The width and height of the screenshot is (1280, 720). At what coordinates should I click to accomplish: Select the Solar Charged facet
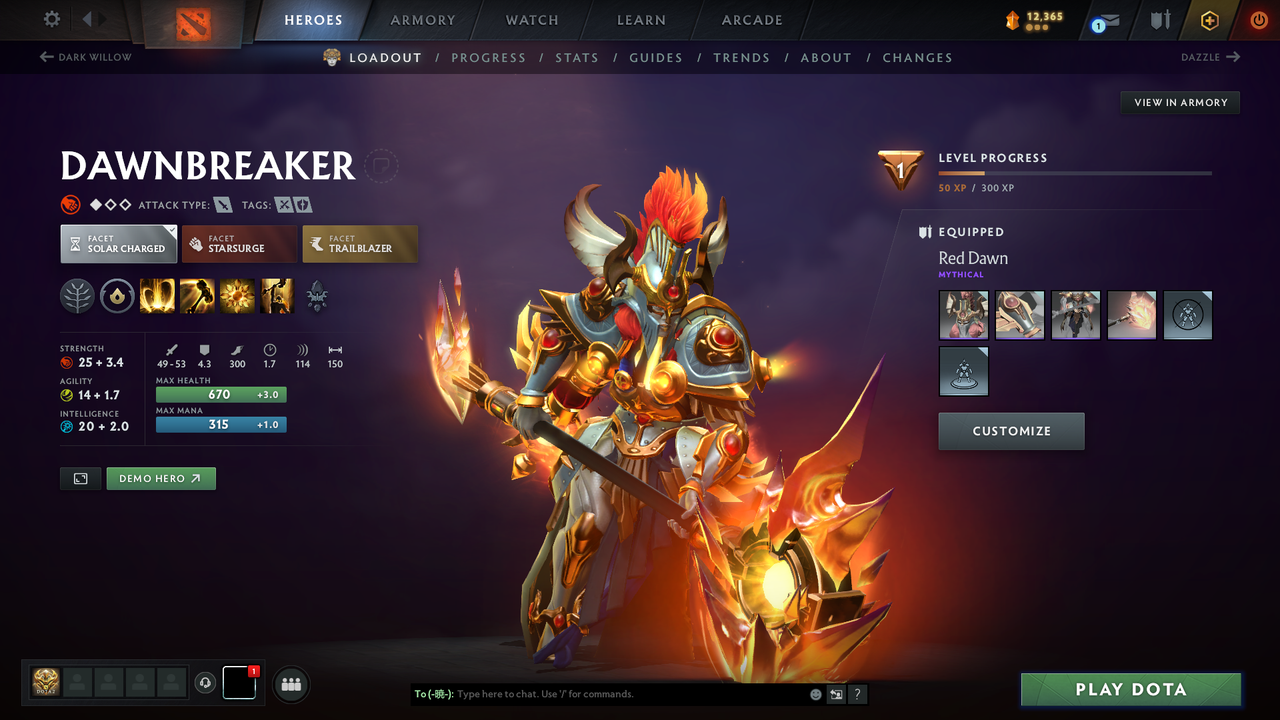tap(118, 244)
